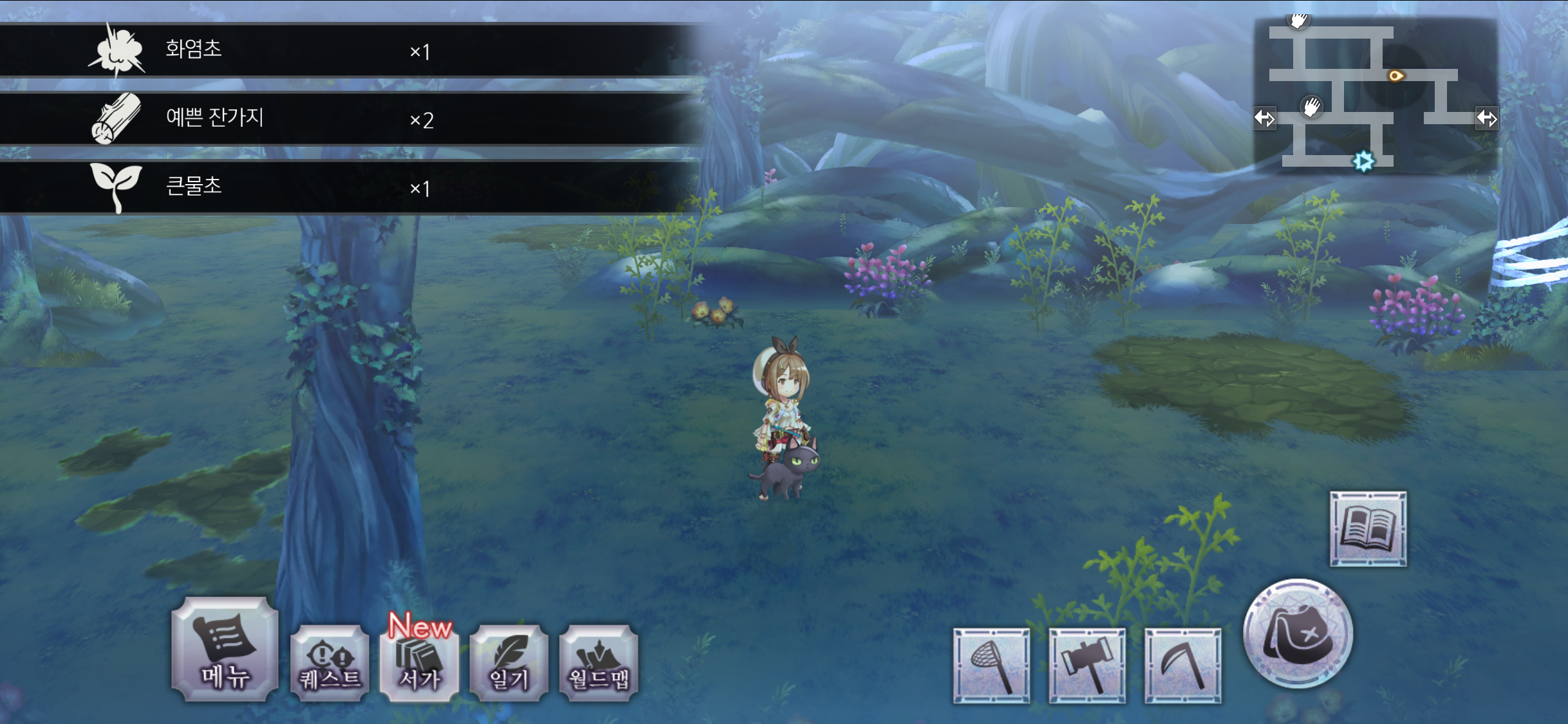
Task: Open the 메뉴 main menu button
Action: point(225,649)
